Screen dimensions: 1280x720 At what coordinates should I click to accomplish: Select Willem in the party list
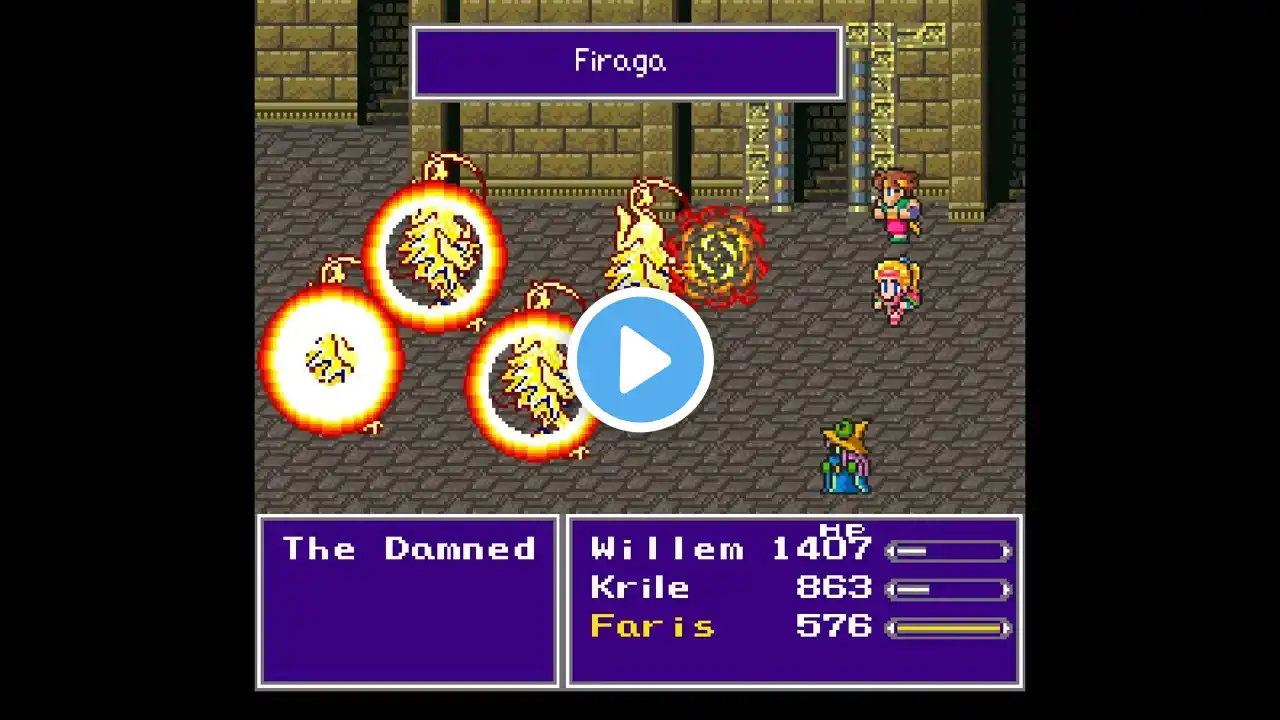click(667, 549)
